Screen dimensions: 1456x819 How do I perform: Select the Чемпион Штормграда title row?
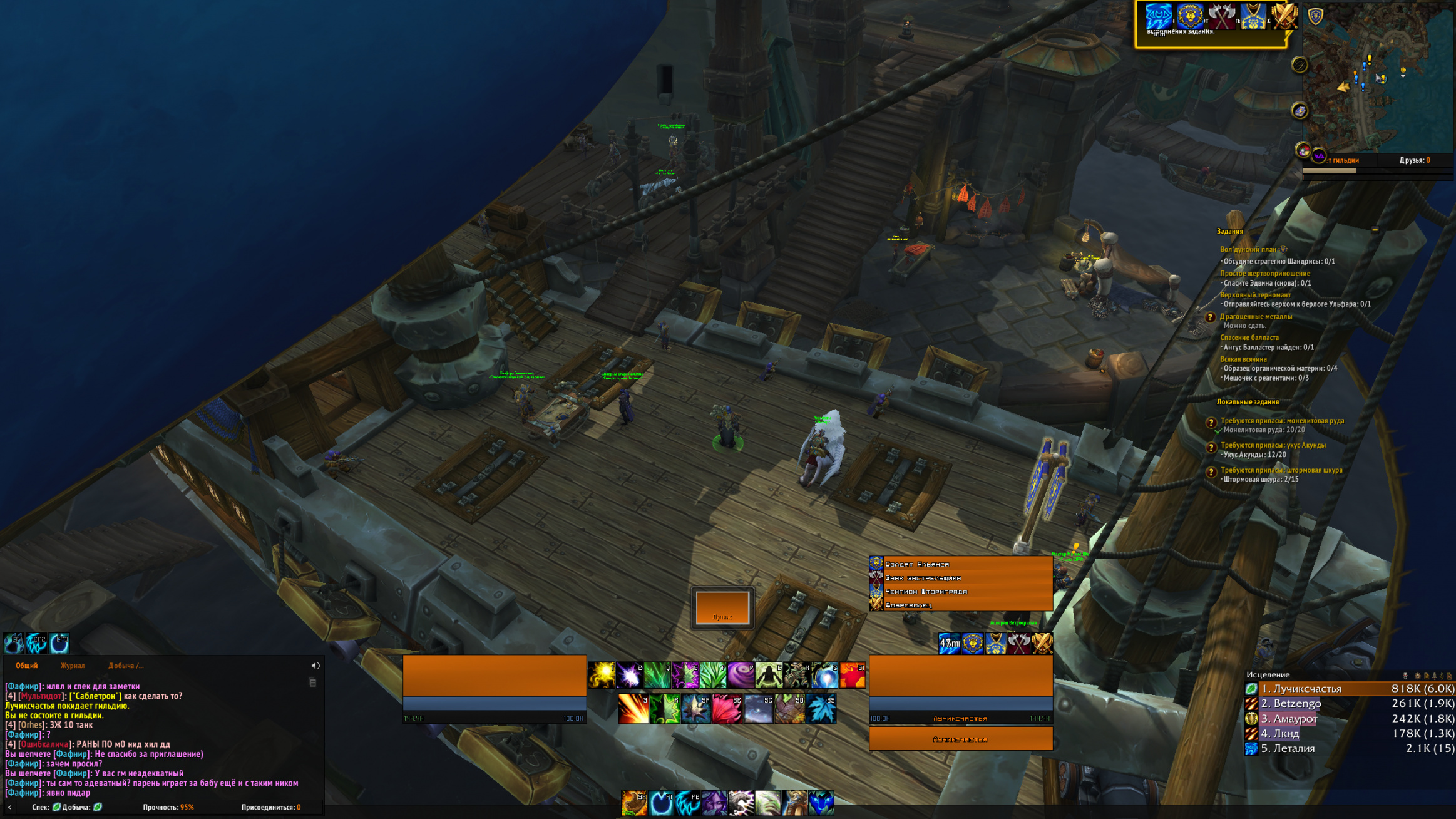click(x=960, y=592)
